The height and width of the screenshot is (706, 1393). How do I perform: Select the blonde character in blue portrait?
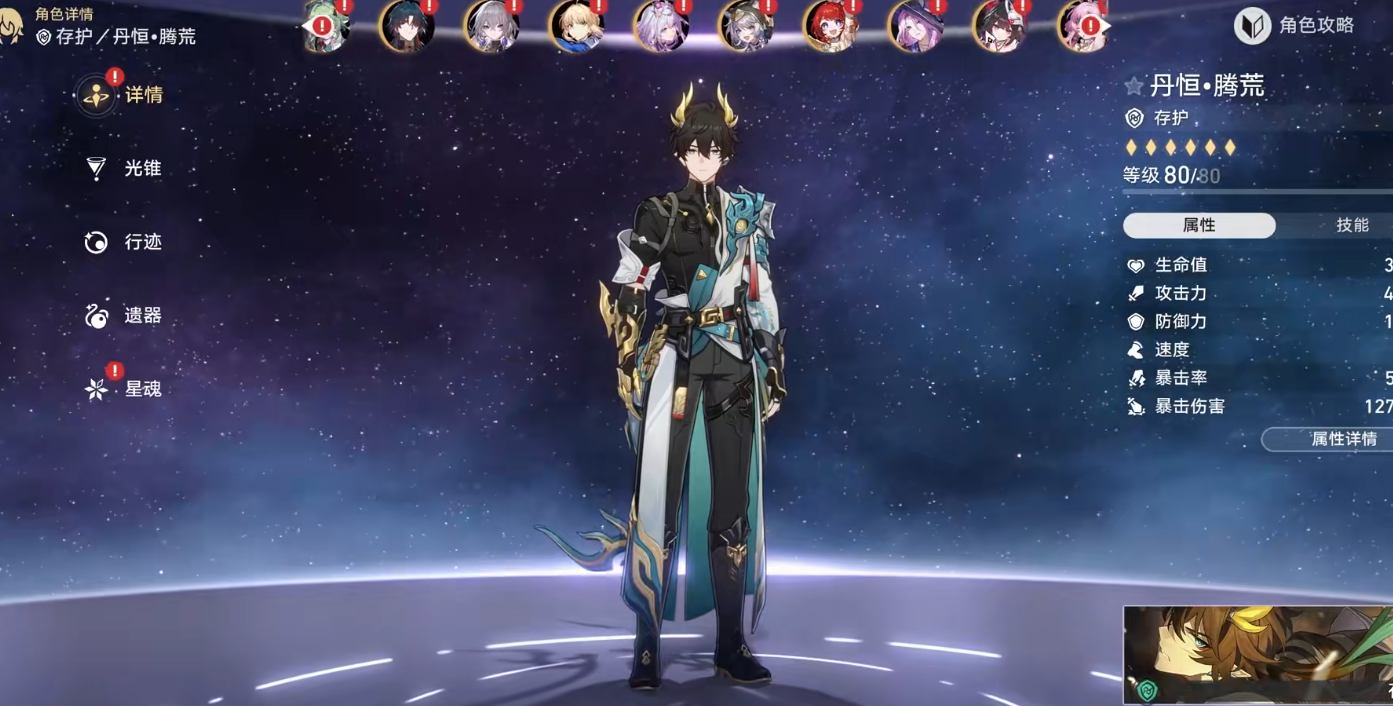coord(577,26)
